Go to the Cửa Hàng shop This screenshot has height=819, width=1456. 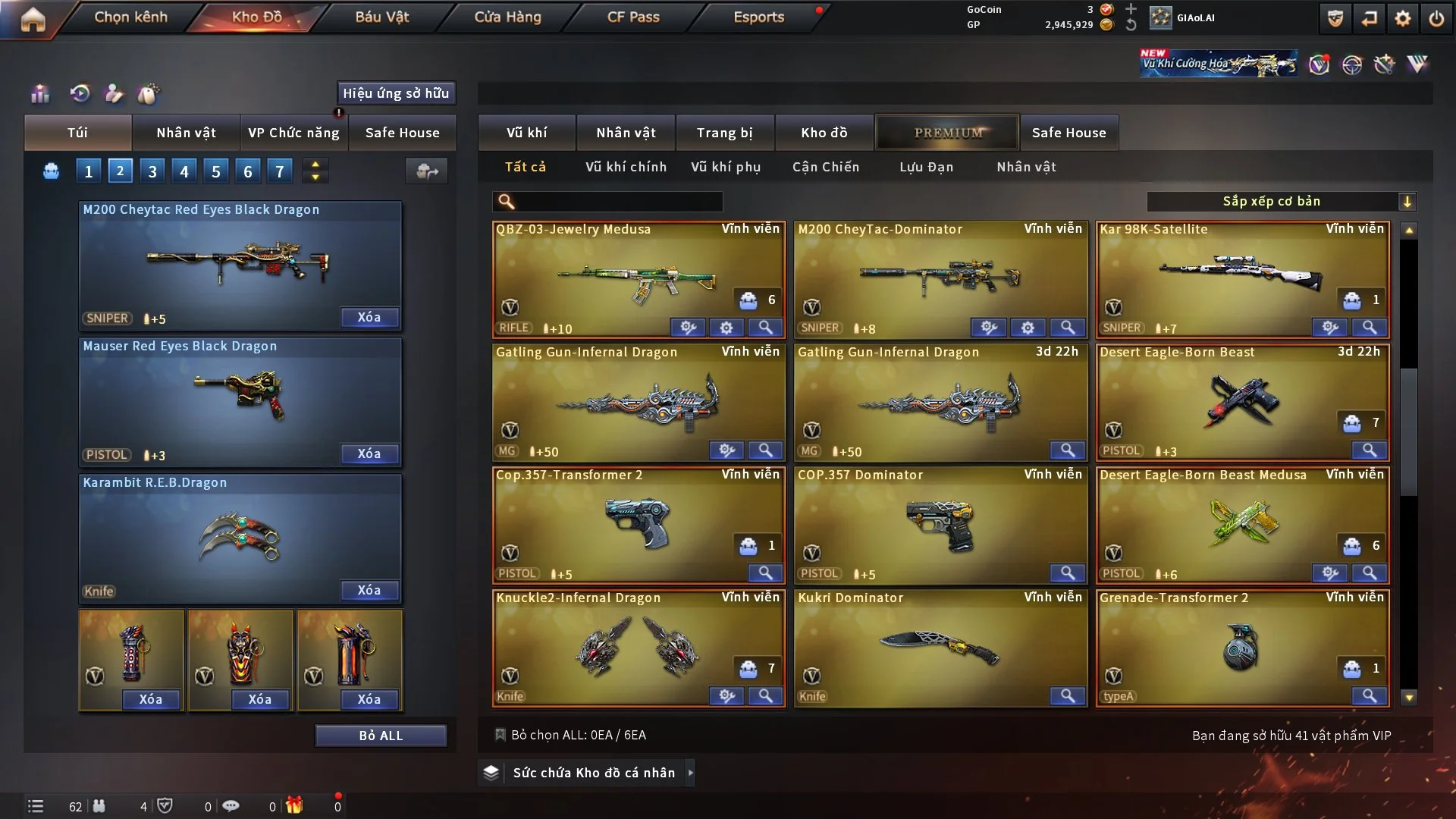[507, 17]
